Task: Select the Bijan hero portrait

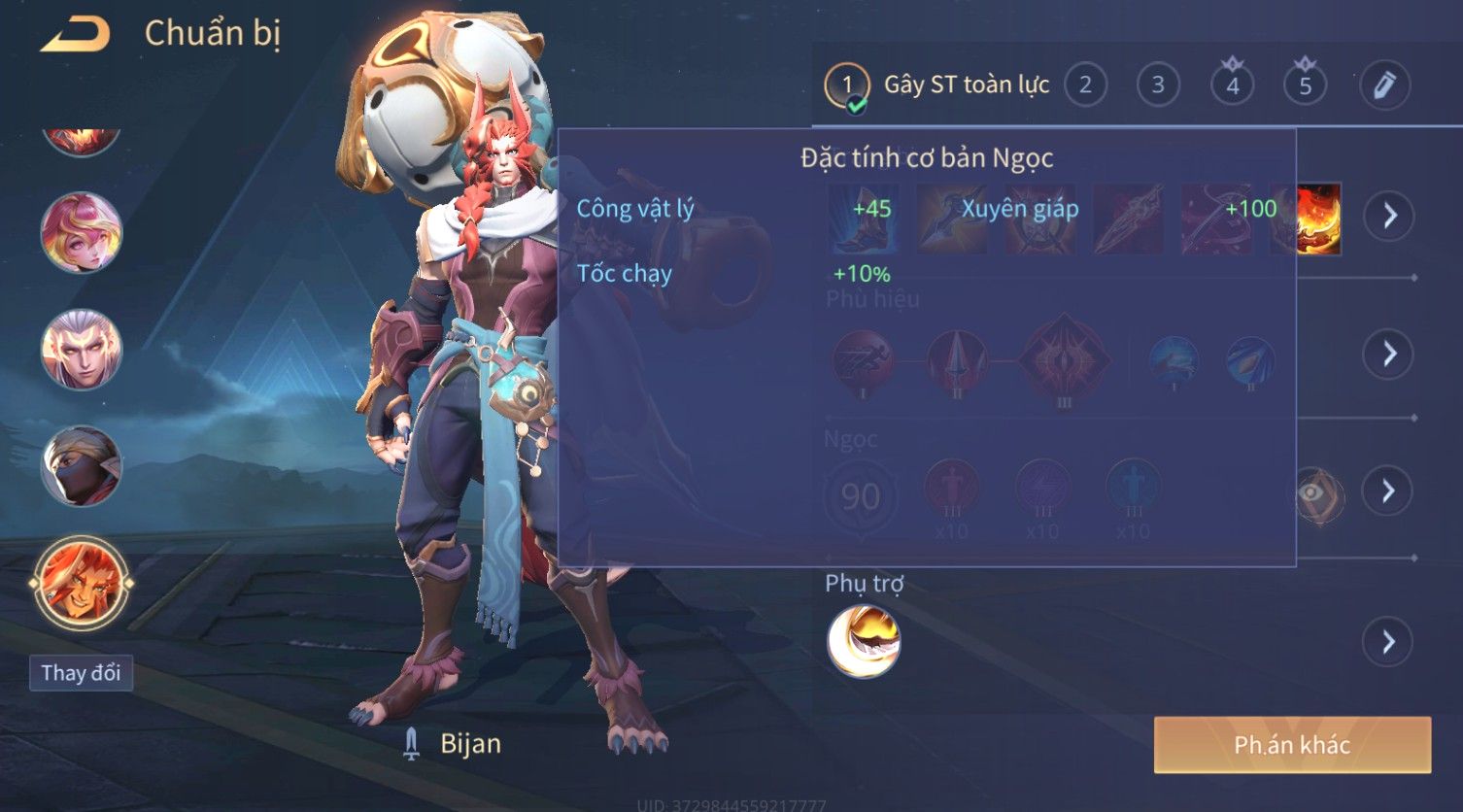Action: (82, 583)
